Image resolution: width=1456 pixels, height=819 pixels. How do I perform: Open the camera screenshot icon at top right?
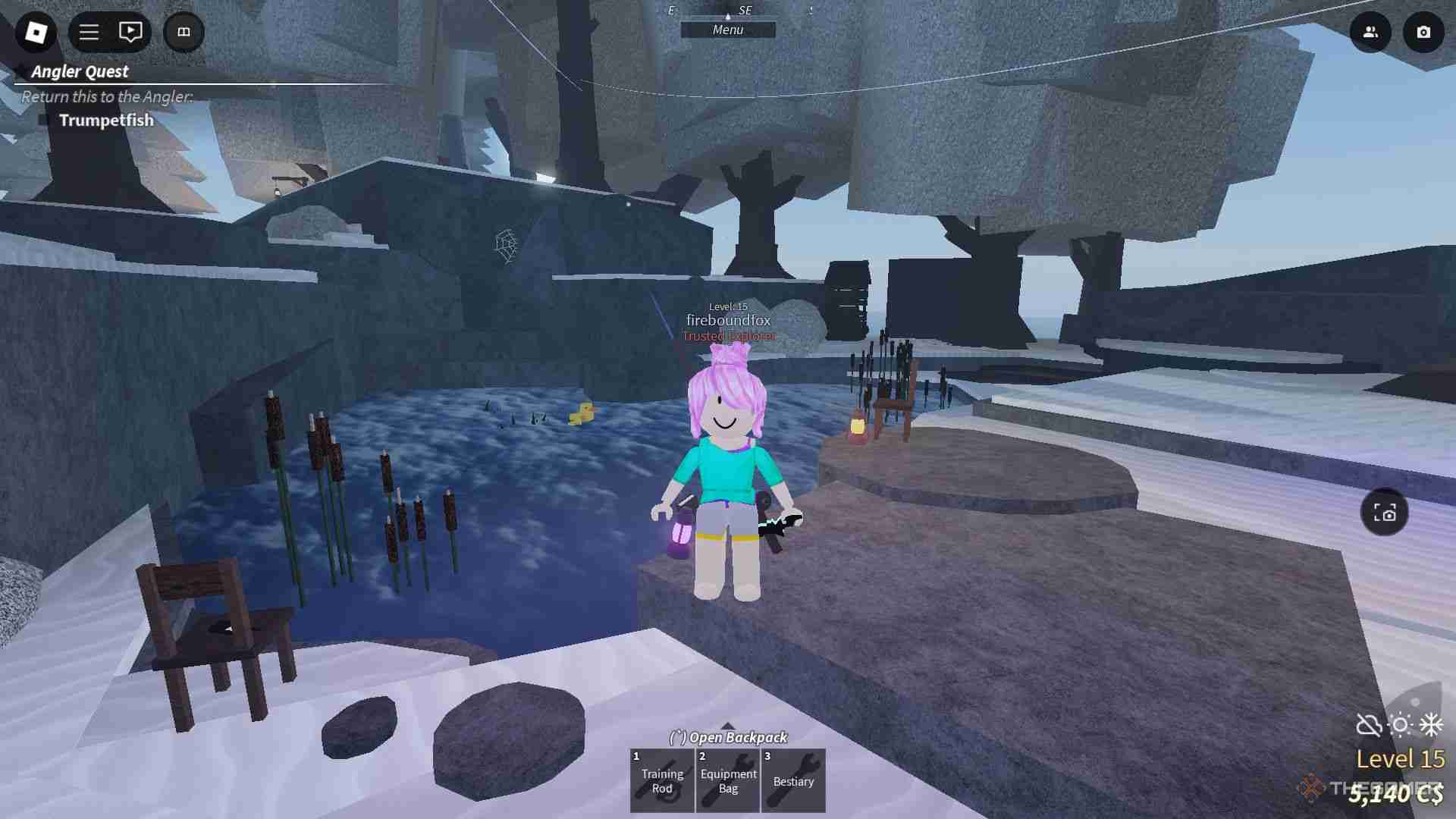pos(1424,33)
